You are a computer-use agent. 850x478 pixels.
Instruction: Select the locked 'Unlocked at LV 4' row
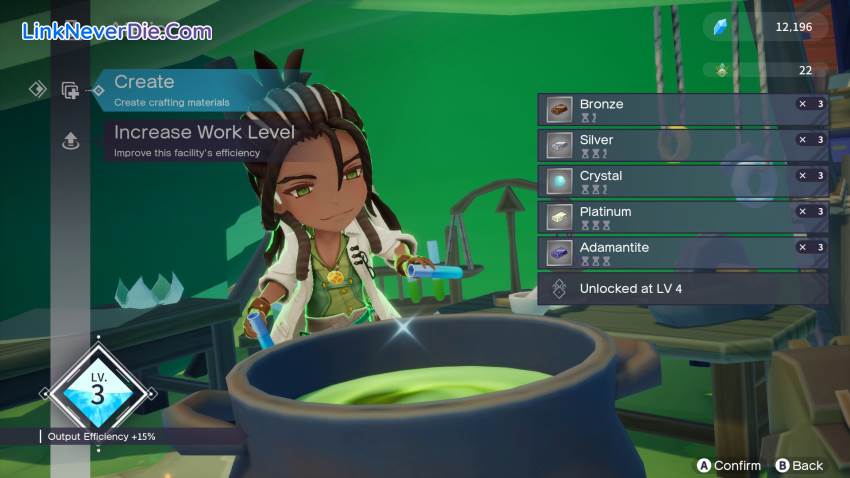coord(682,289)
